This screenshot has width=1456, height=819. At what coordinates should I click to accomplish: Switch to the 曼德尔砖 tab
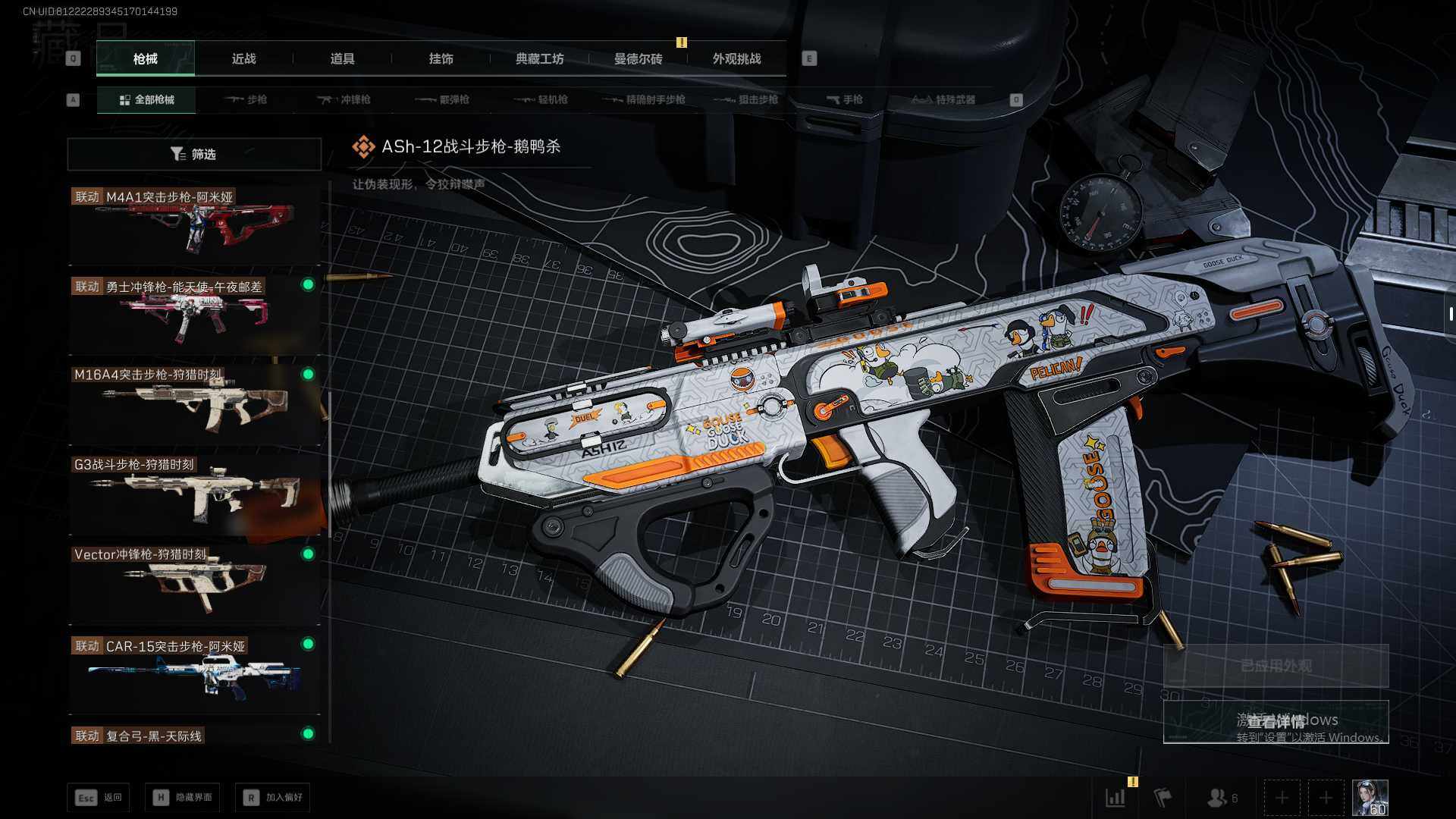638,59
